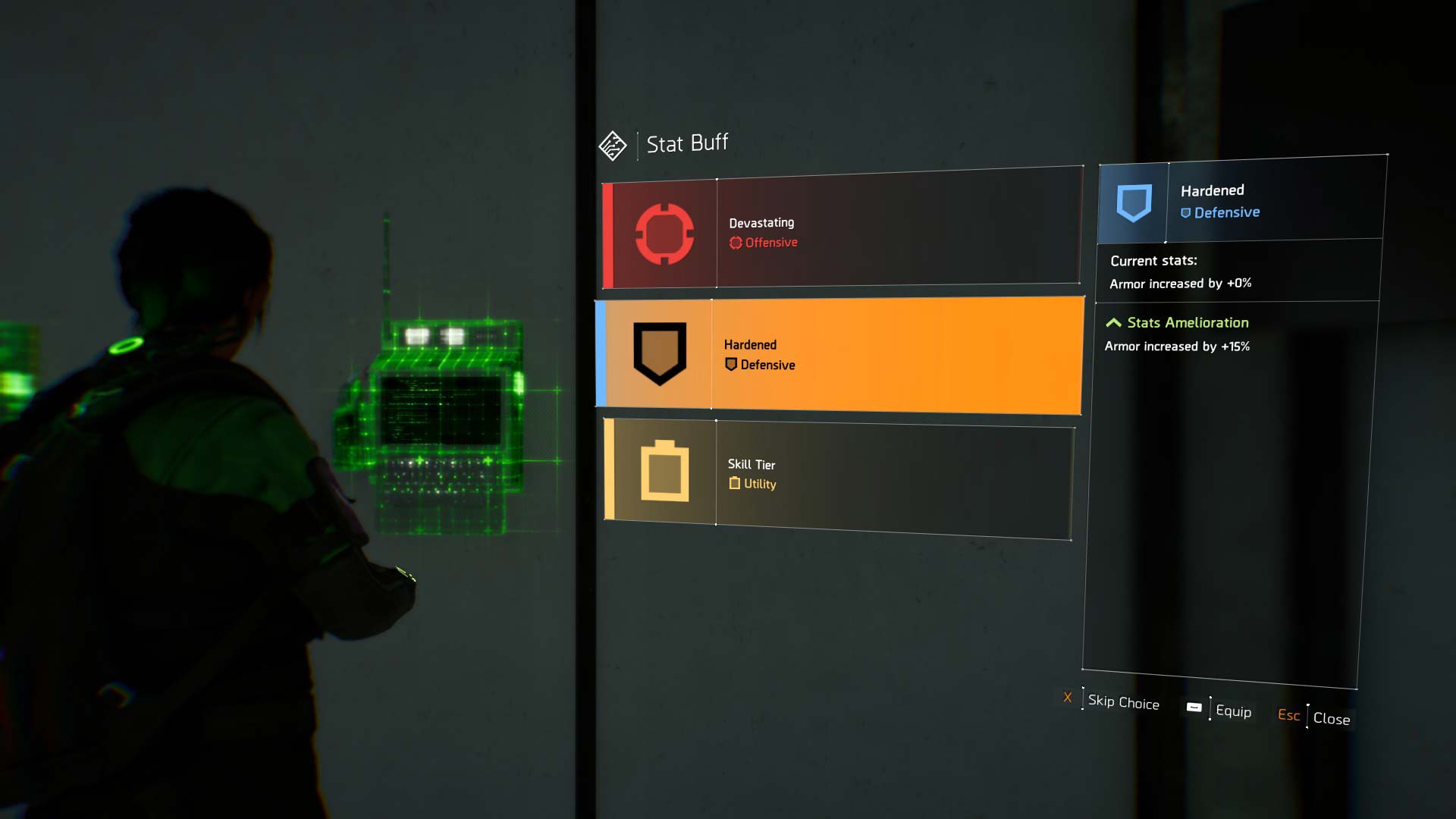Click the Equip option
Viewport: 1456px width, 819px height.
[1235, 712]
